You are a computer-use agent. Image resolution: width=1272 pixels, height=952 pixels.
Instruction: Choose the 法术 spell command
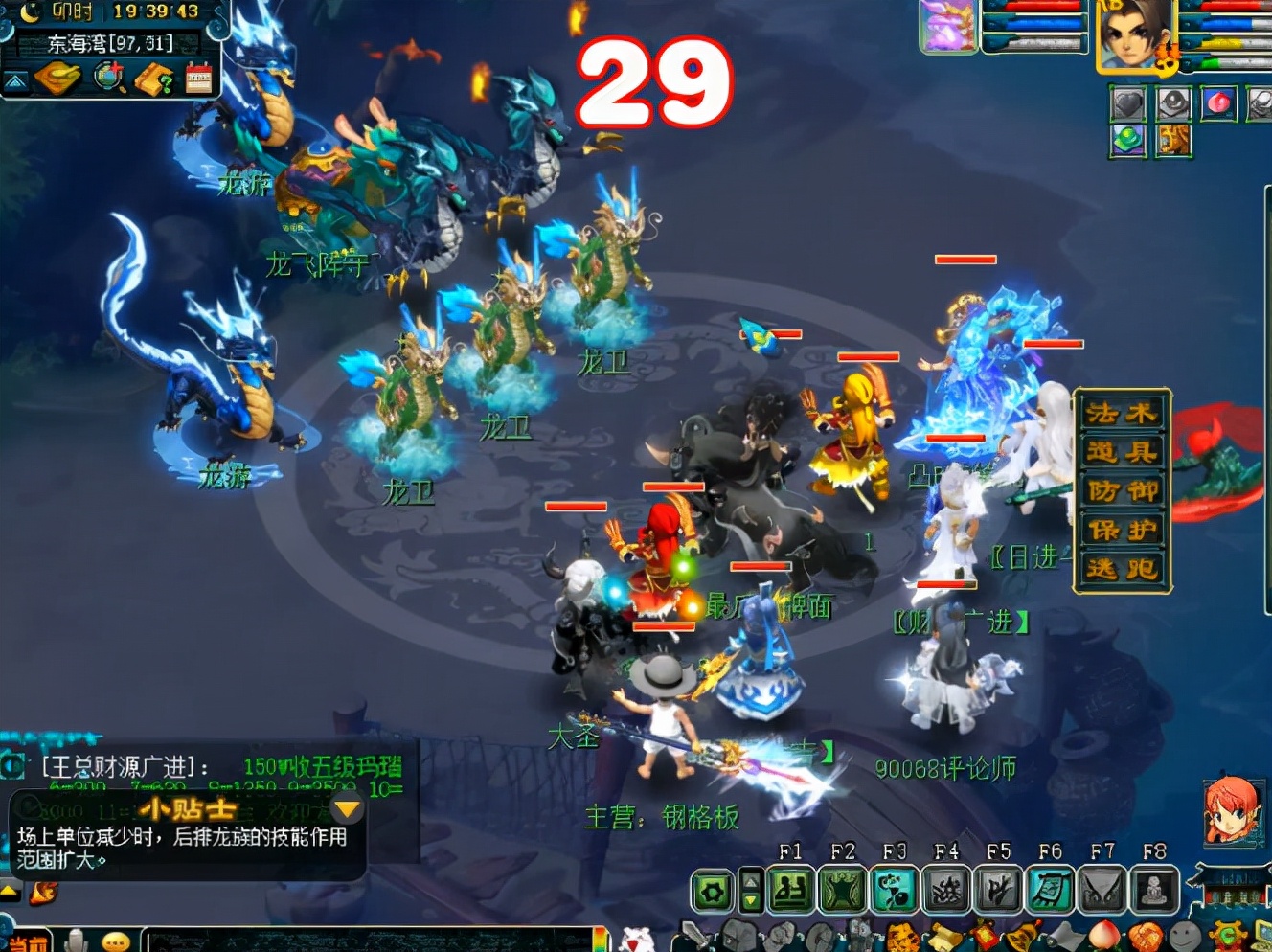(x=1122, y=414)
